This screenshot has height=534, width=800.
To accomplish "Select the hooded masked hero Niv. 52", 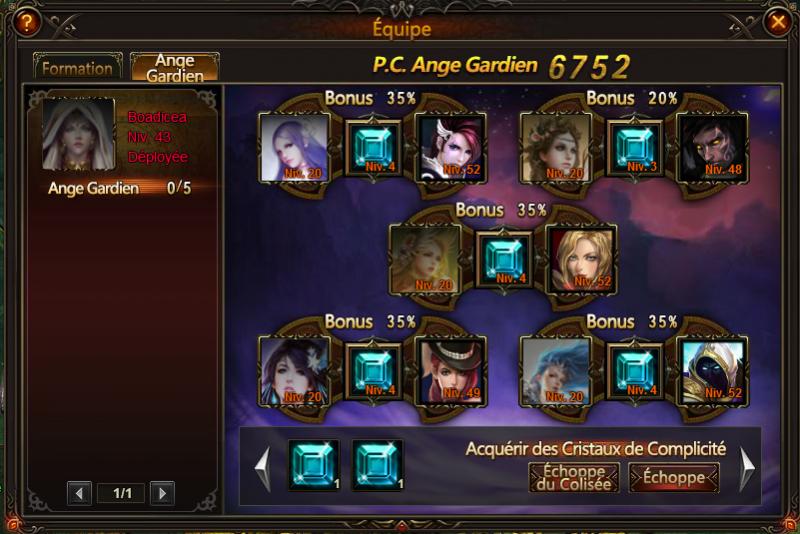I will (711, 372).
